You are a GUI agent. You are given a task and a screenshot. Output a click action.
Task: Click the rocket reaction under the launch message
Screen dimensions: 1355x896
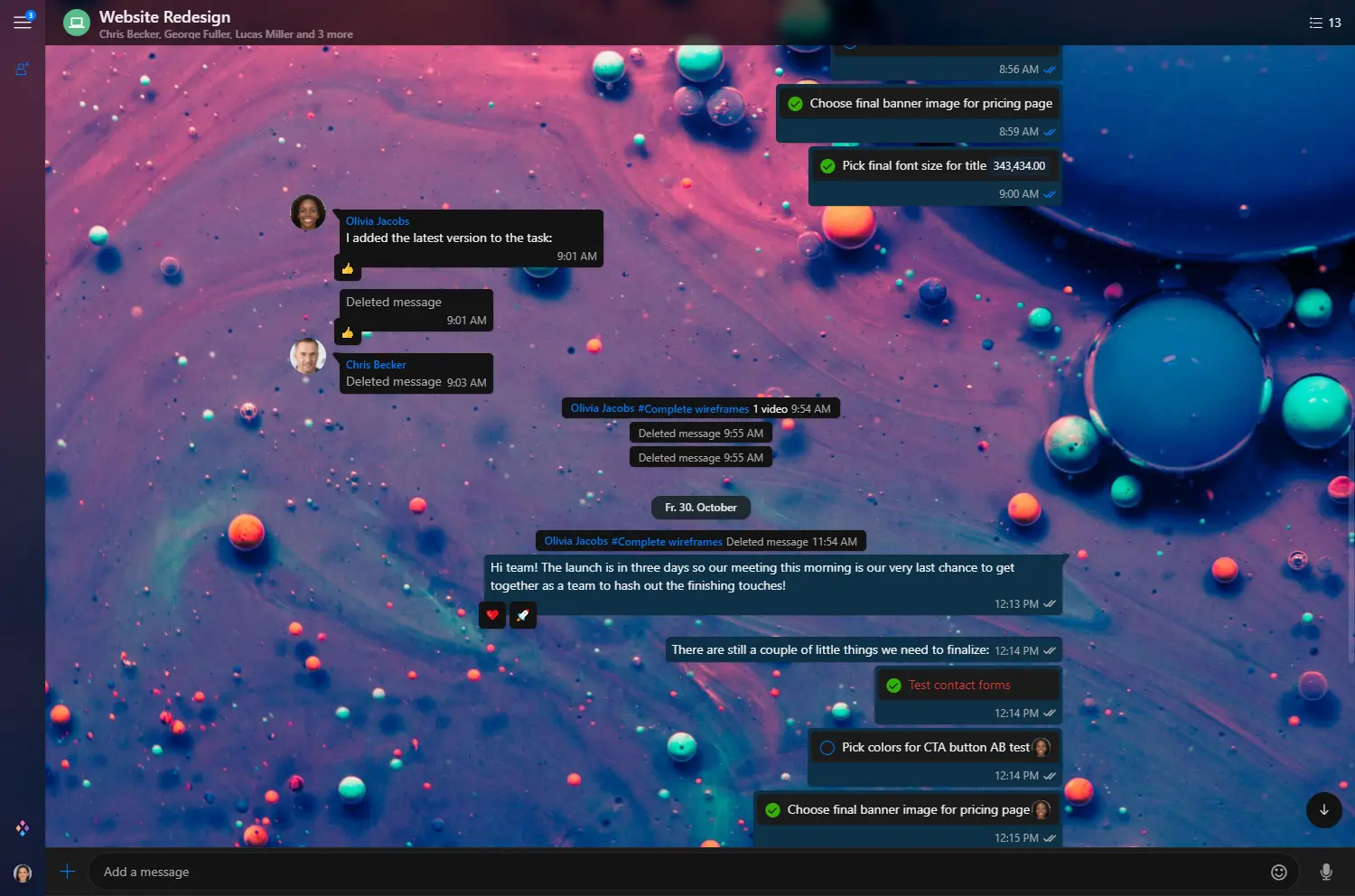pos(523,615)
